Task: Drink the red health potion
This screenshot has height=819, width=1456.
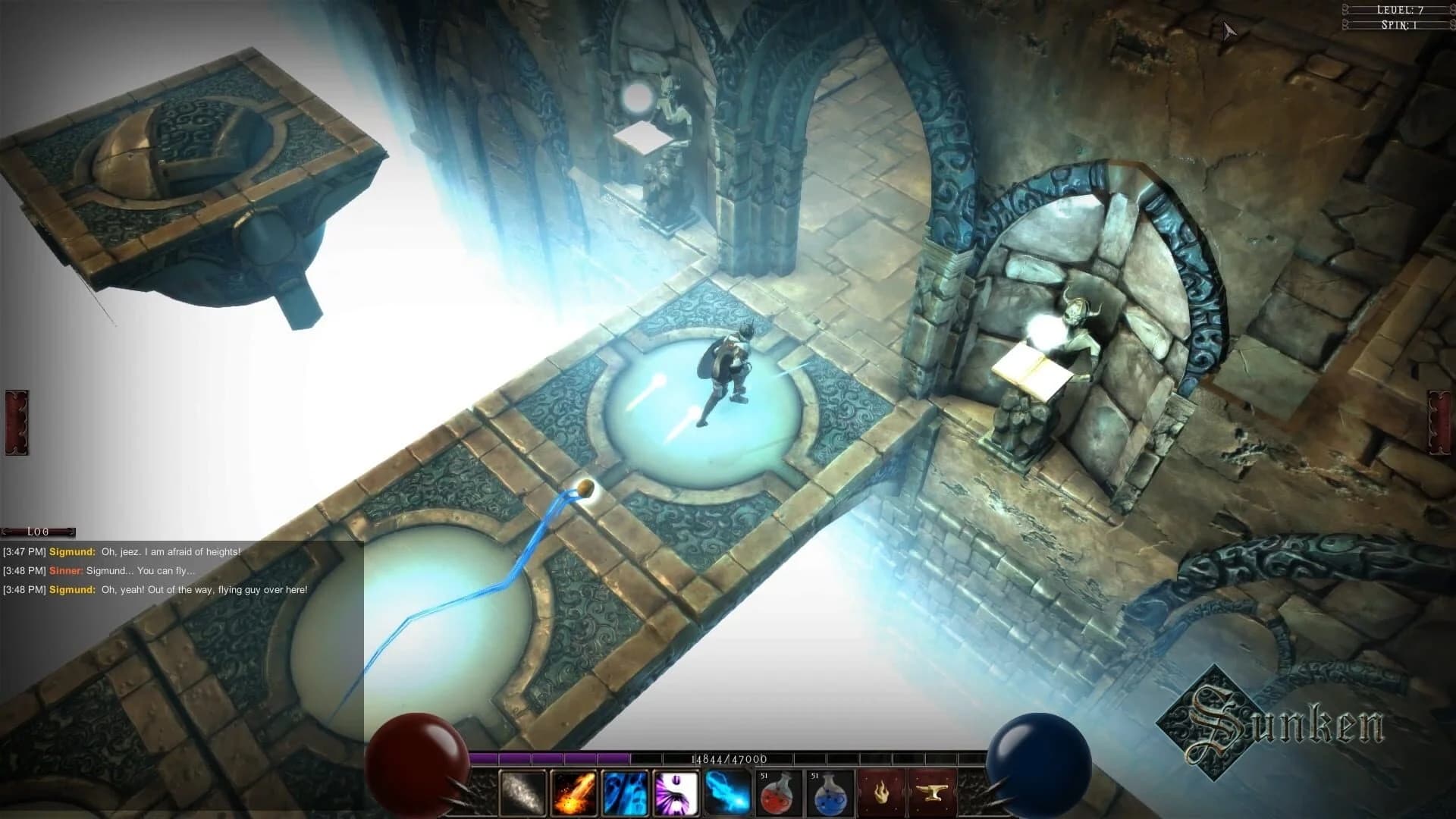Action: (777, 792)
